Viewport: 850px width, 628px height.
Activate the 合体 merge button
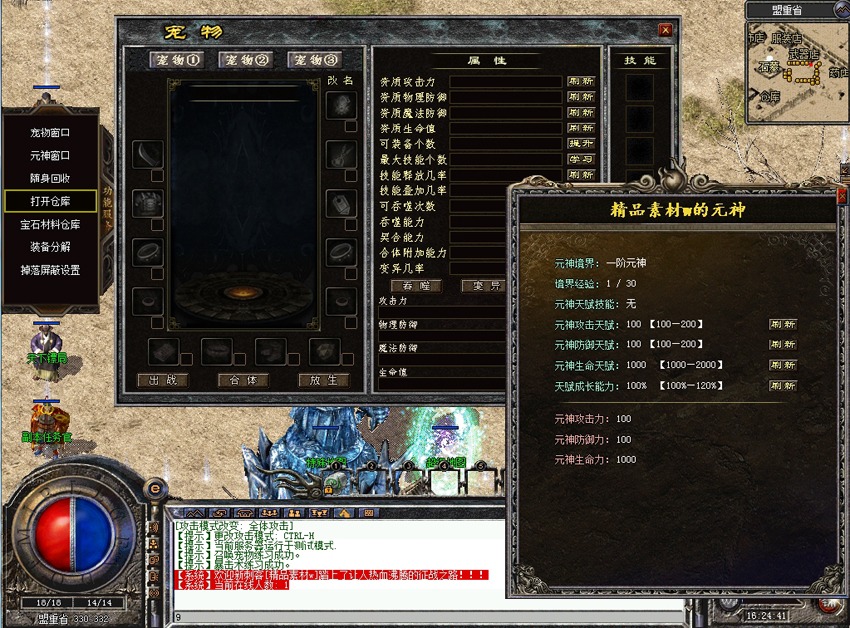pyautogui.click(x=243, y=380)
